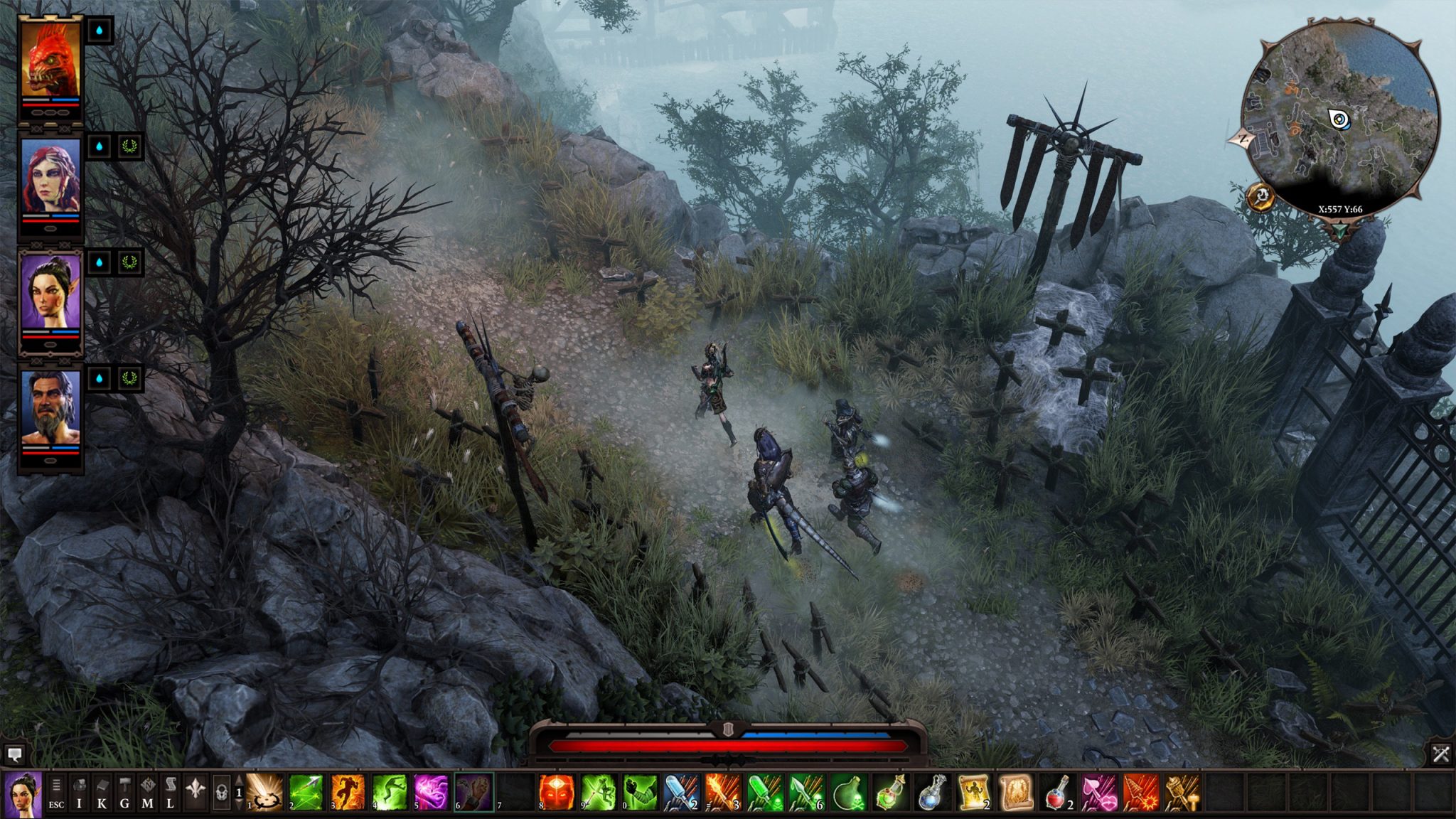
Task: Click the golden waypoint button beside minimap
Action: [x=1260, y=196]
